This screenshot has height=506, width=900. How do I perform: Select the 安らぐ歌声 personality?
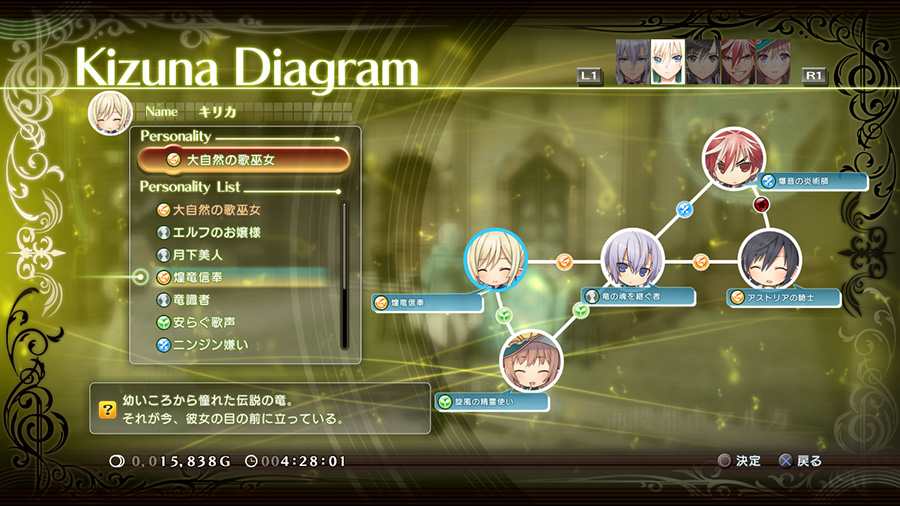204,322
